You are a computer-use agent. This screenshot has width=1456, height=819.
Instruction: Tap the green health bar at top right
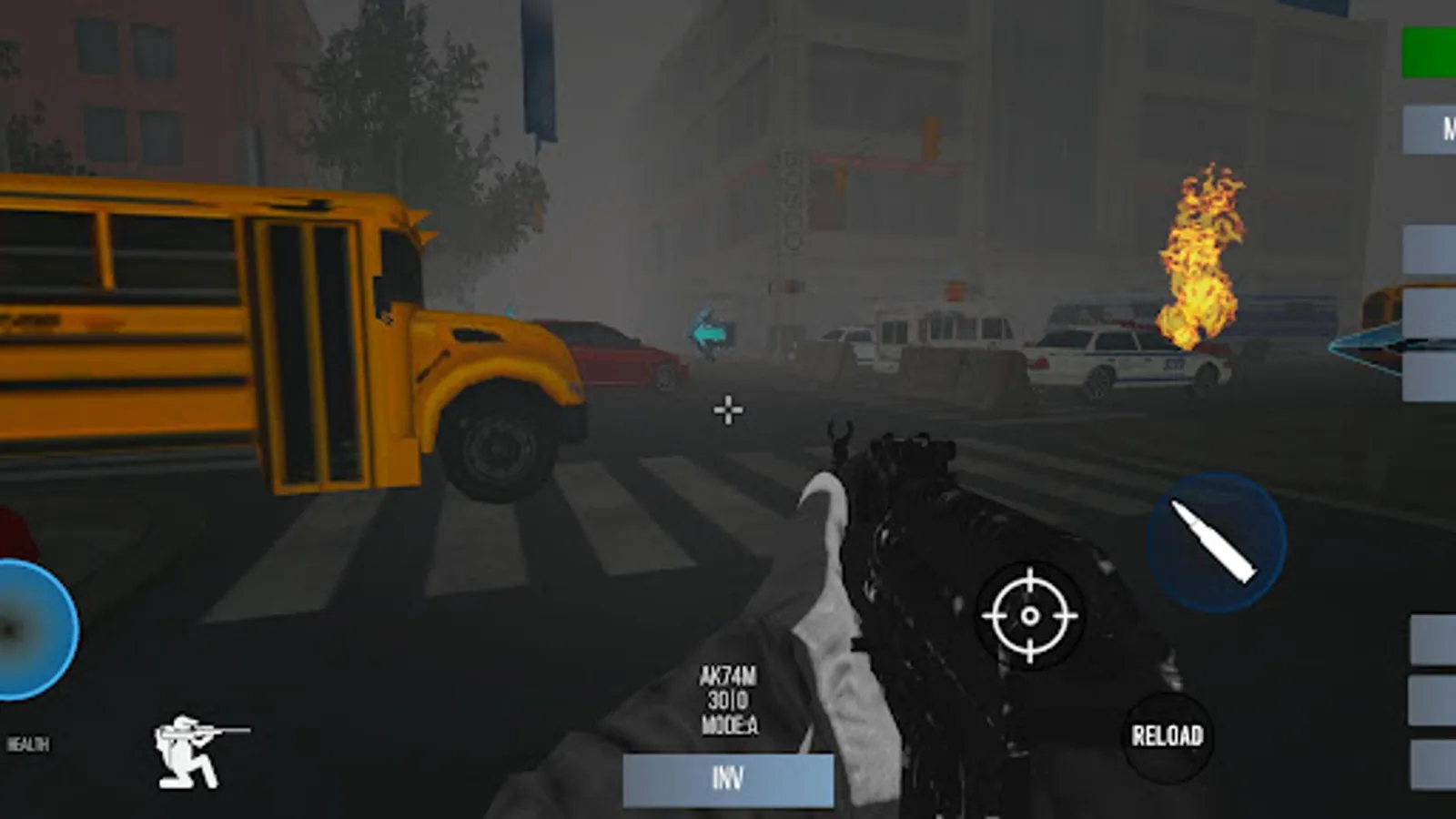point(1431,50)
